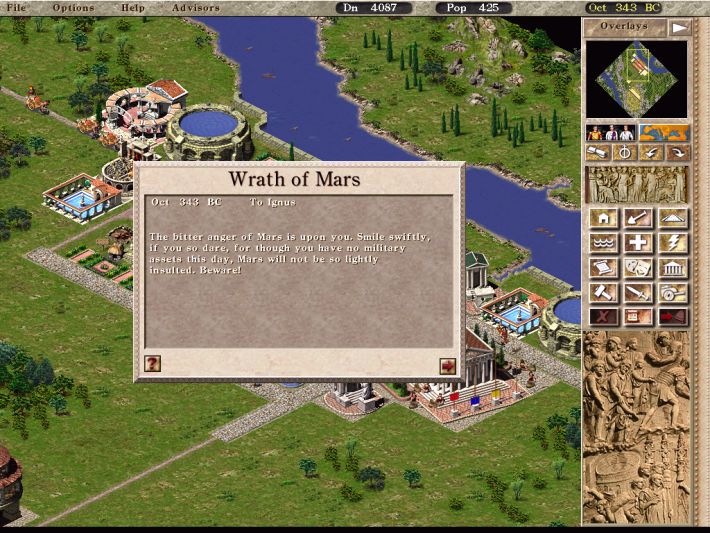Click the city minimap

click(636, 79)
